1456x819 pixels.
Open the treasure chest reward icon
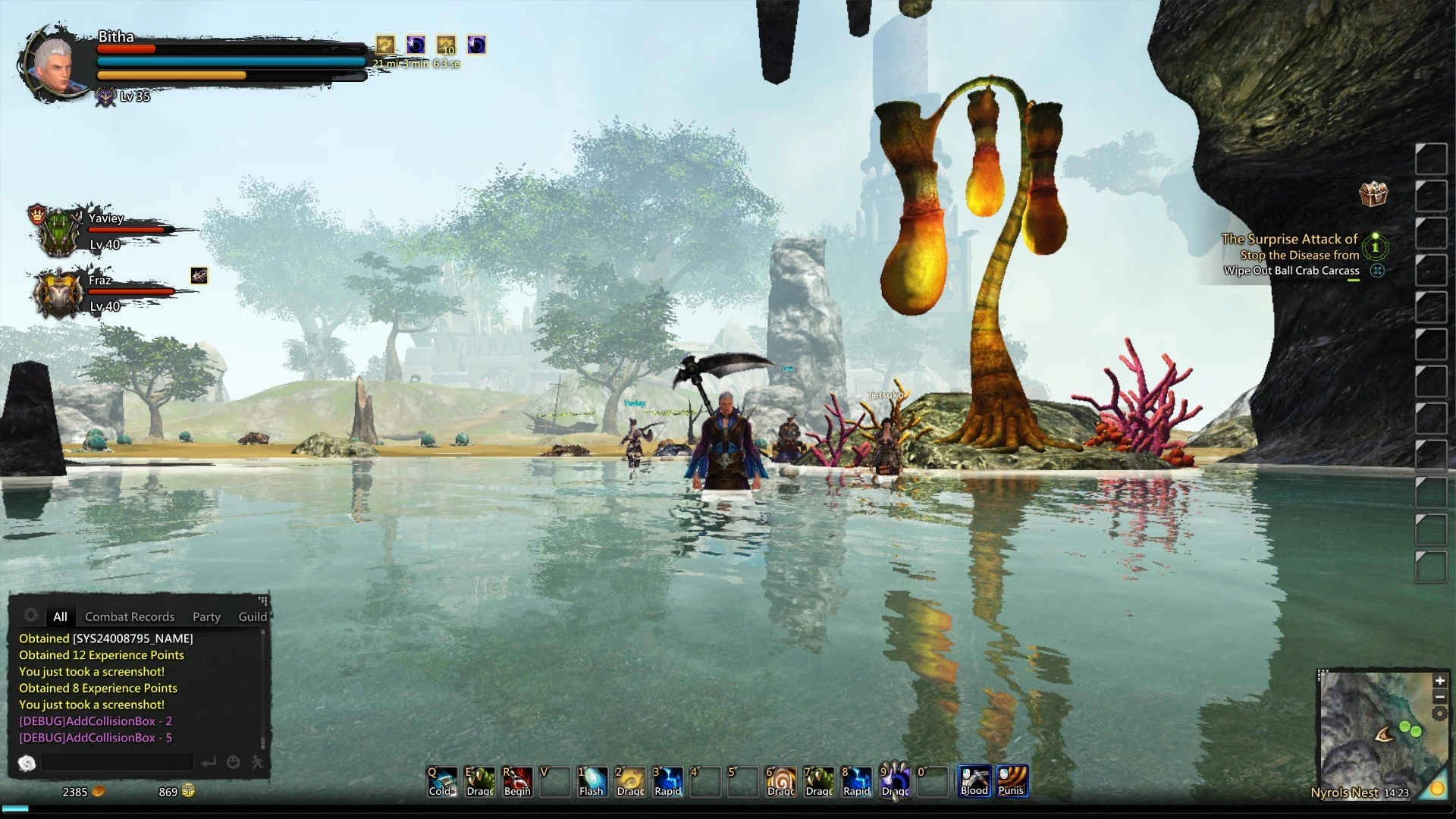[x=1373, y=194]
